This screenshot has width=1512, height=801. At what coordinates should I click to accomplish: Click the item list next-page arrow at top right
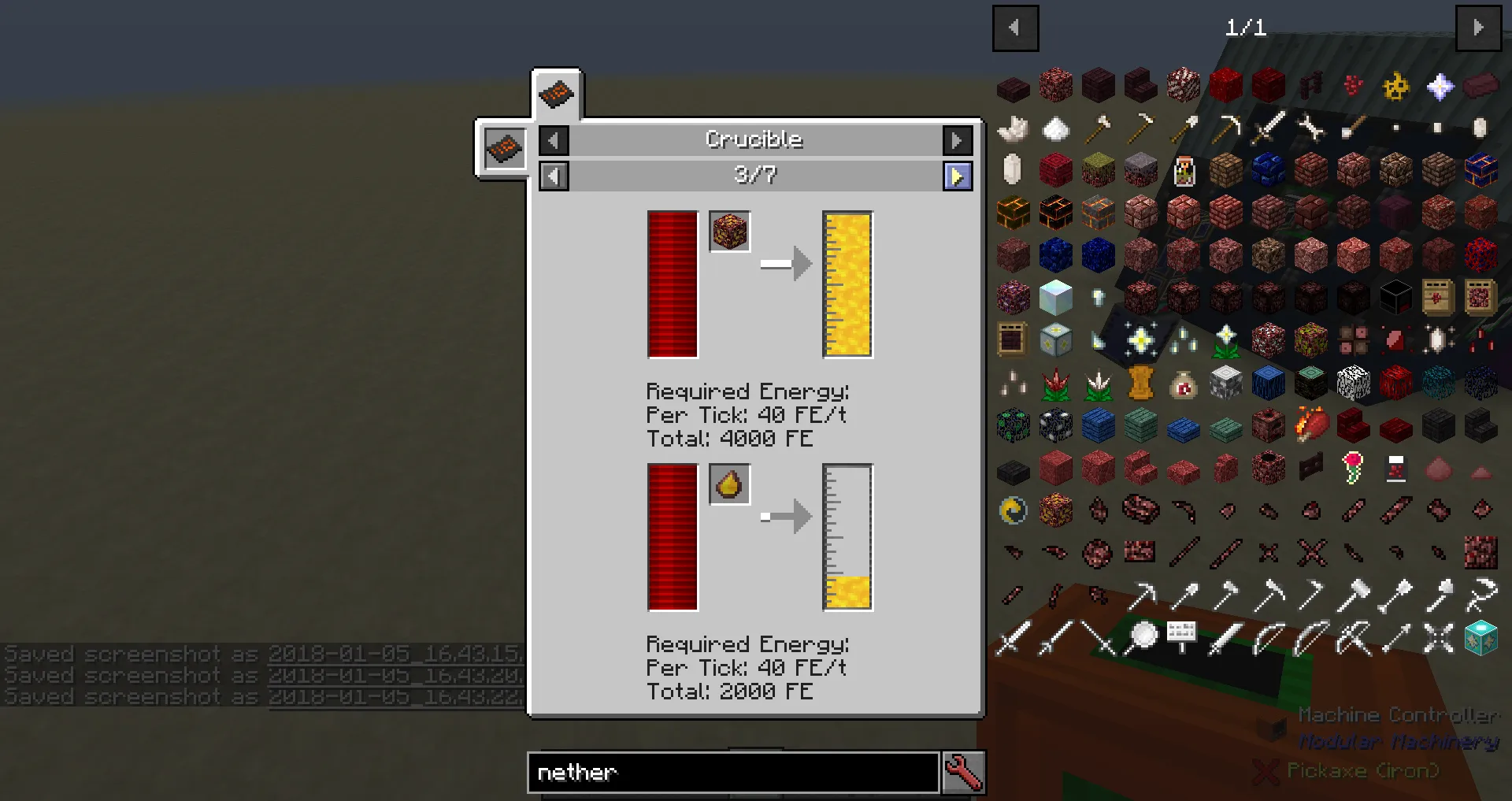pyautogui.click(x=1479, y=28)
